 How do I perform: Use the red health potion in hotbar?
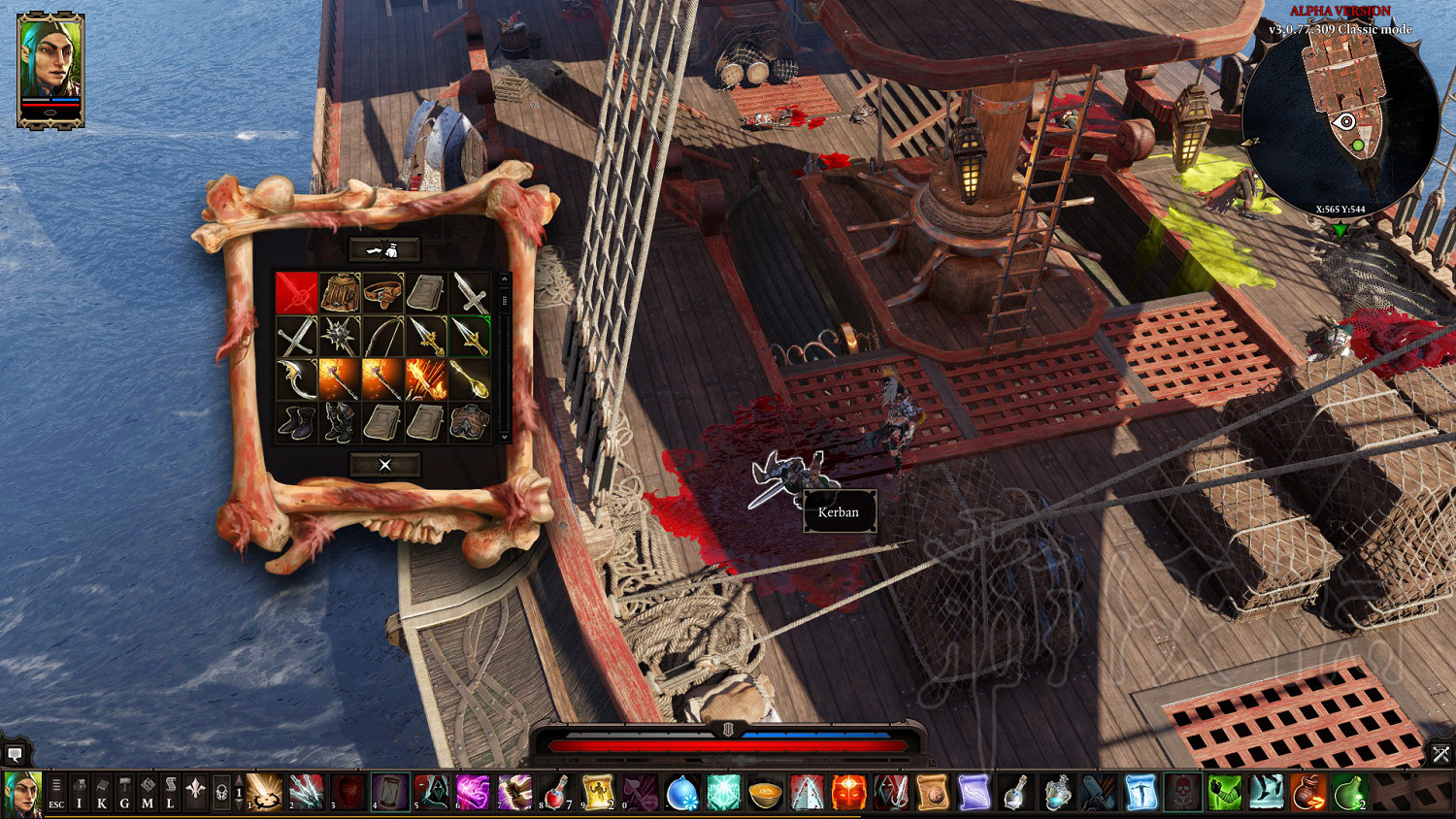[555, 793]
